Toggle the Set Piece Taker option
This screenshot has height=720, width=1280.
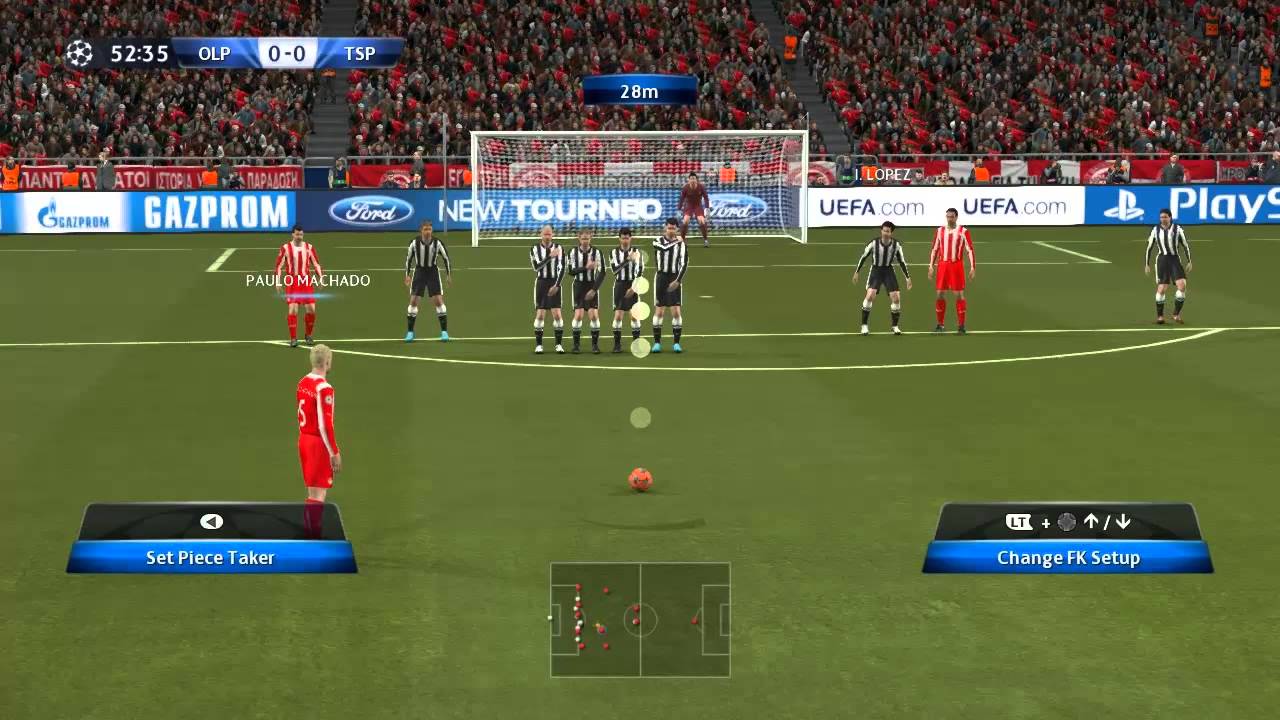209,557
